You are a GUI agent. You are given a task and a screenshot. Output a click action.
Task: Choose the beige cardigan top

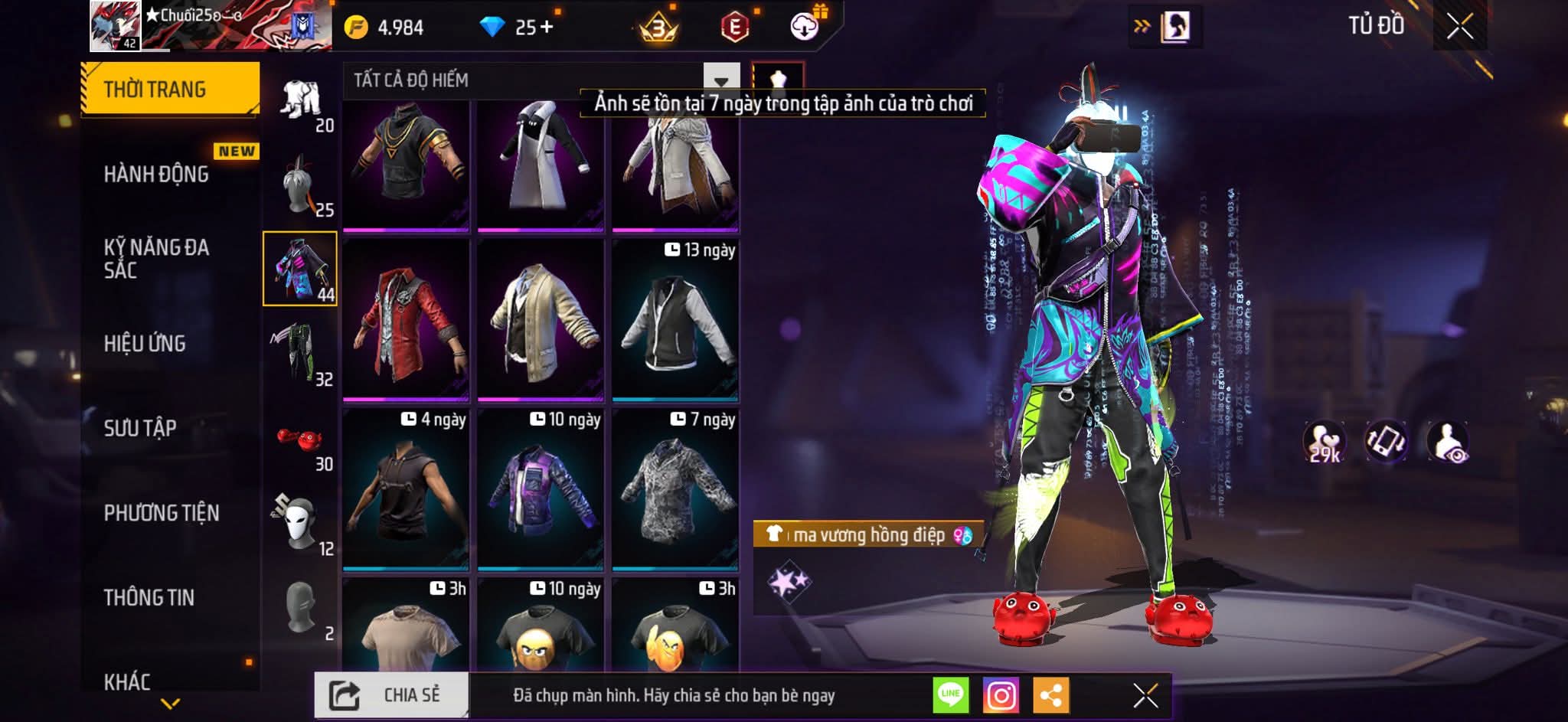(541, 319)
